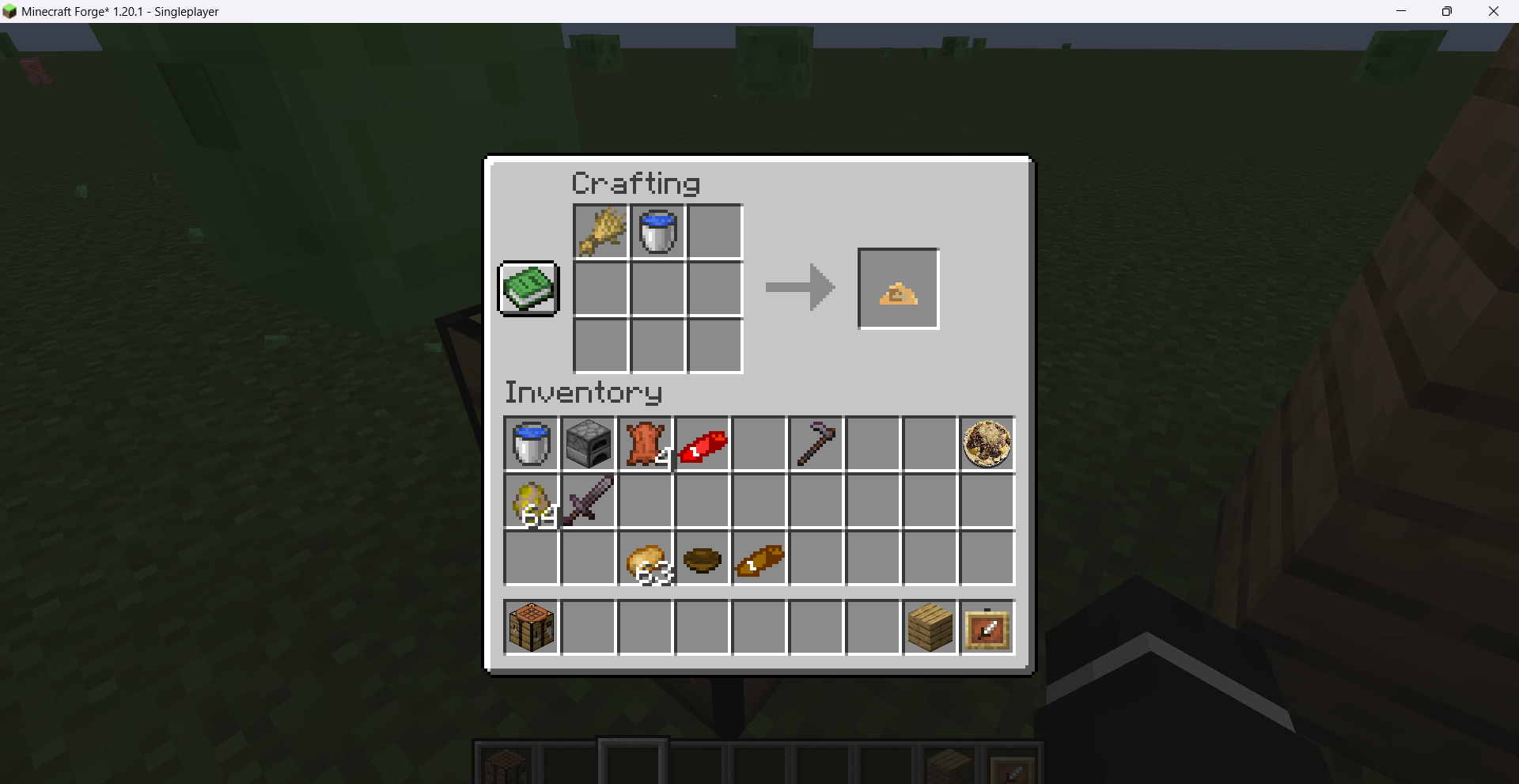Pick up the stack of 63 bread items
This screenshot has width=1519, height=784.
[x=645, y=559]
